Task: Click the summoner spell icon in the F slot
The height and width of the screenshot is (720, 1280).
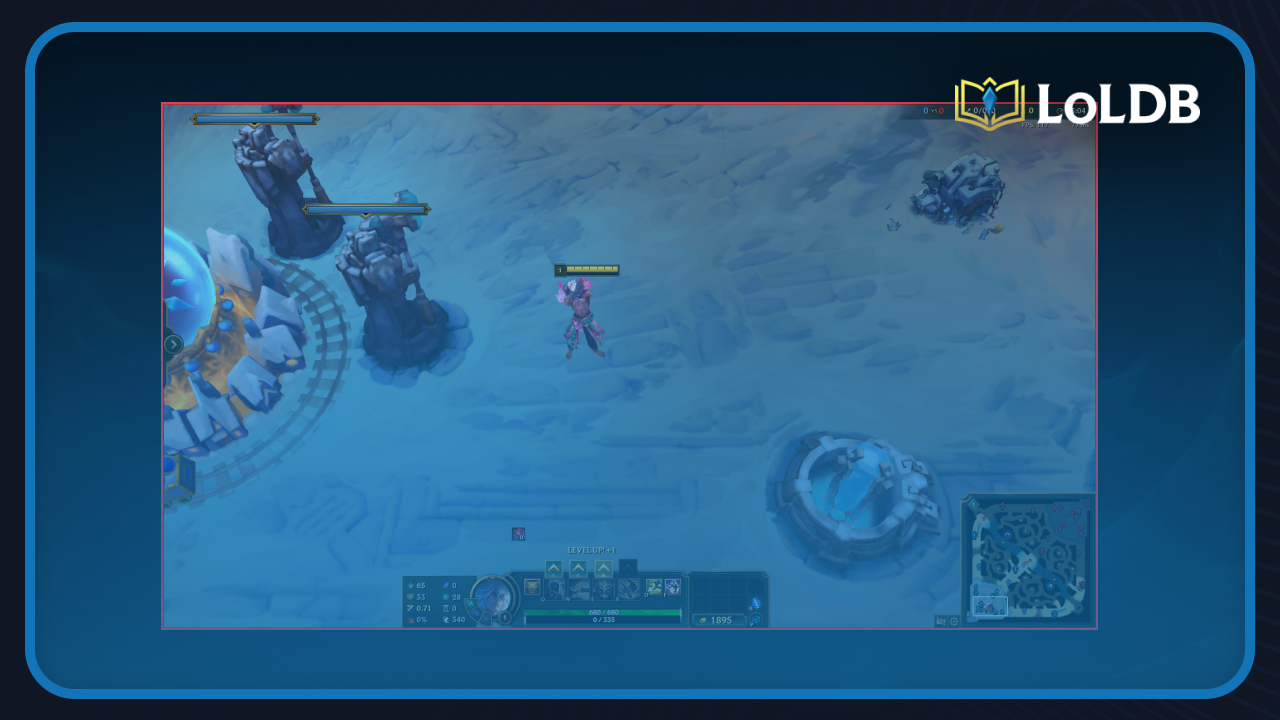Action: [x=672, y=587]
